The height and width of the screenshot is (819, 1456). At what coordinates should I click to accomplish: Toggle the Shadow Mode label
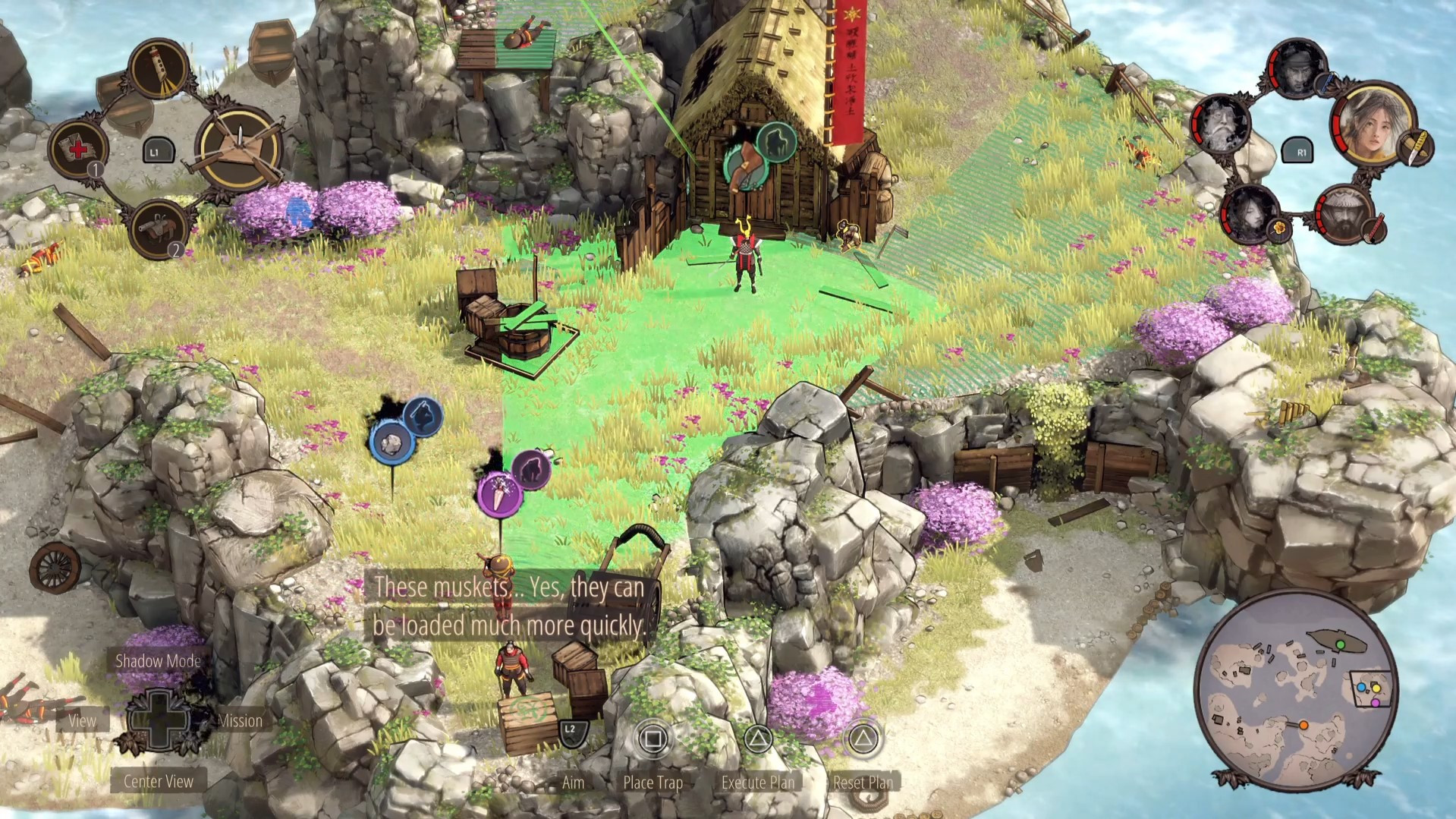click(158, 661)
